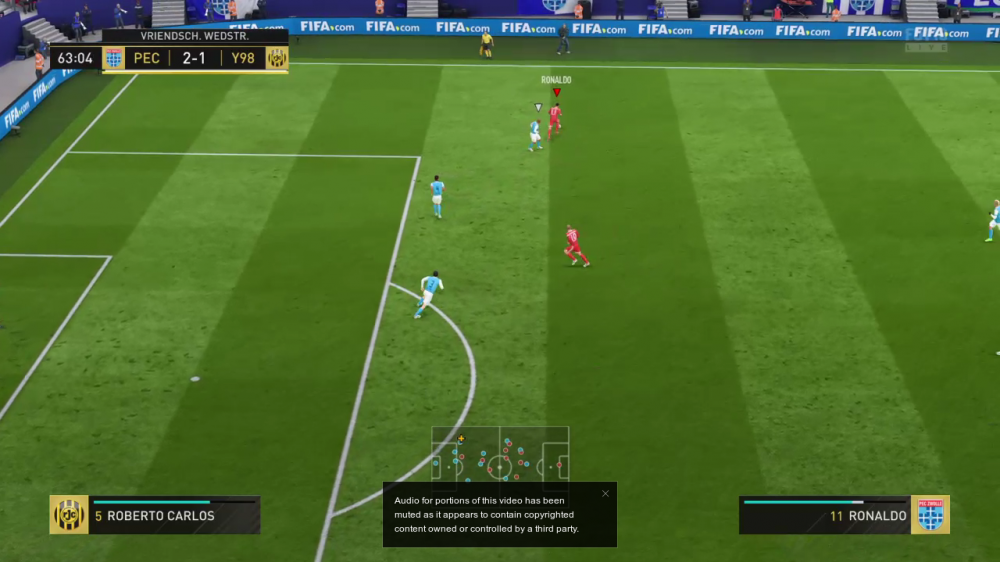This screenshot has width=1000, height=562.
Task: Close the muted audio notification
Action: point(605,493)
